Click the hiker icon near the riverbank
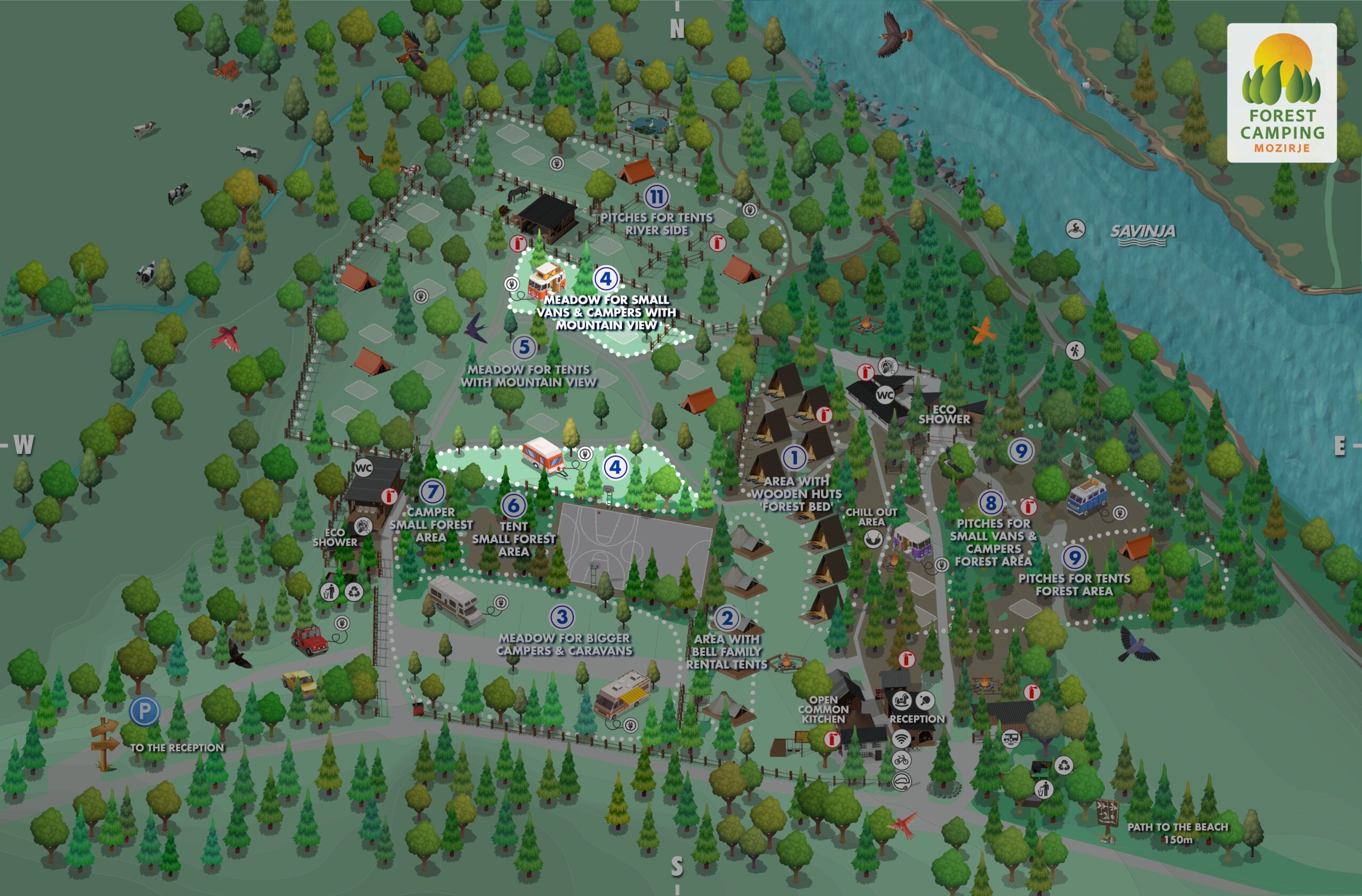The width and height of the screenshot is (1362, 896). (1075, 350)
